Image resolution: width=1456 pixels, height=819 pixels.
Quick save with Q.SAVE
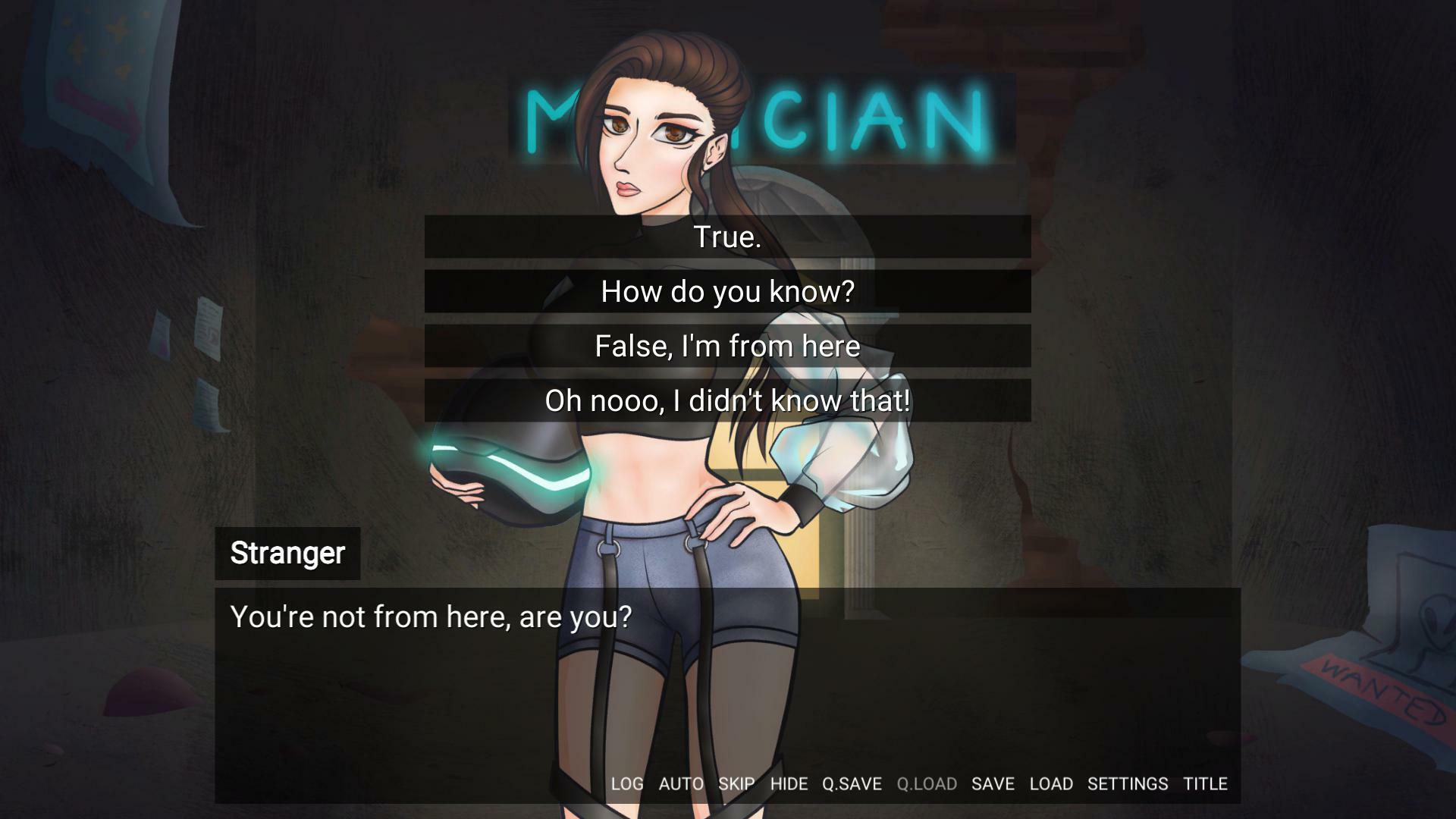tap(852, 783)
